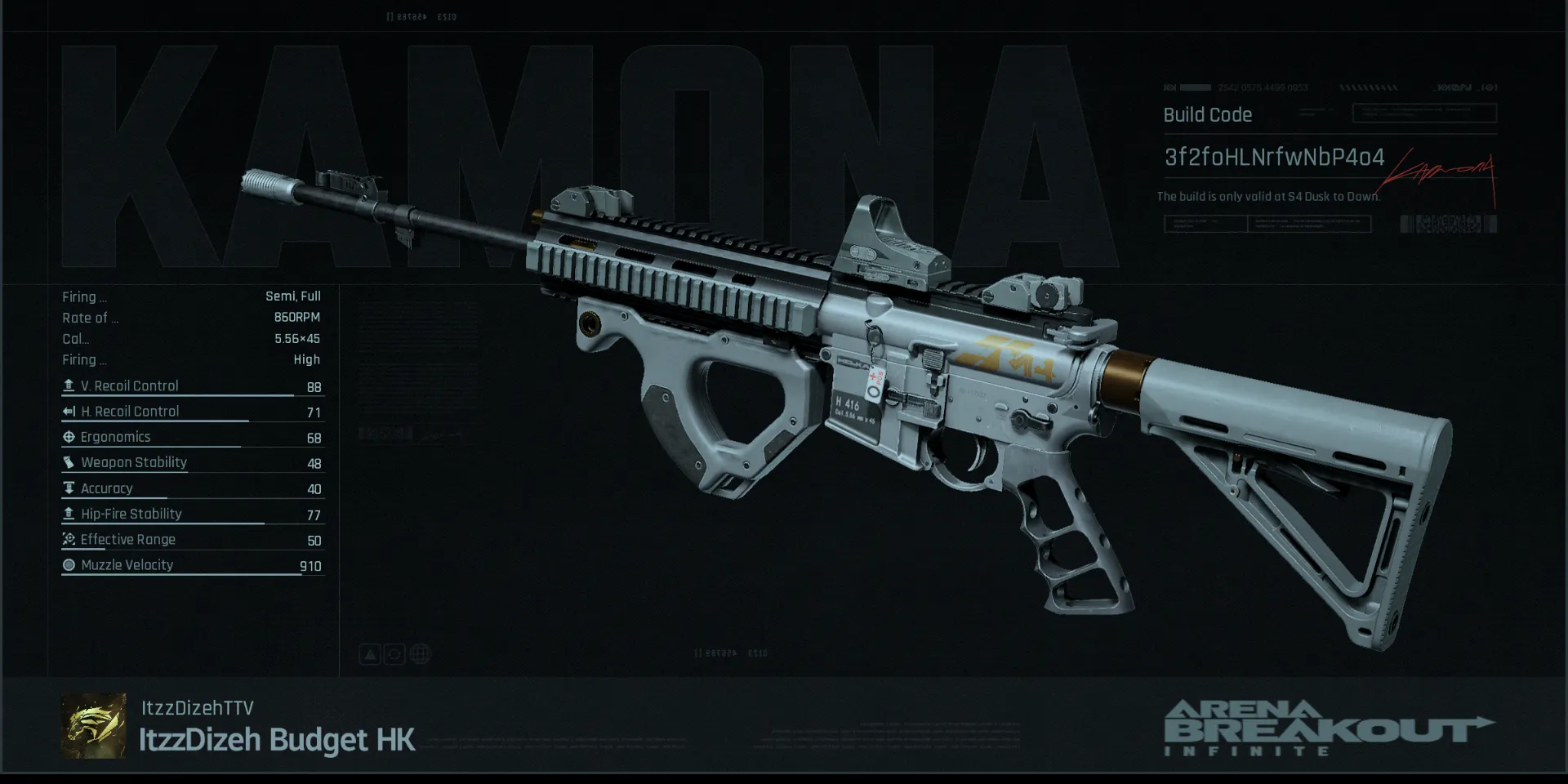Select the build code 3f2foHLNrfwNbP4o4
The height and width of the screenshot is (784, 1568).
(x=1274, y=157)
